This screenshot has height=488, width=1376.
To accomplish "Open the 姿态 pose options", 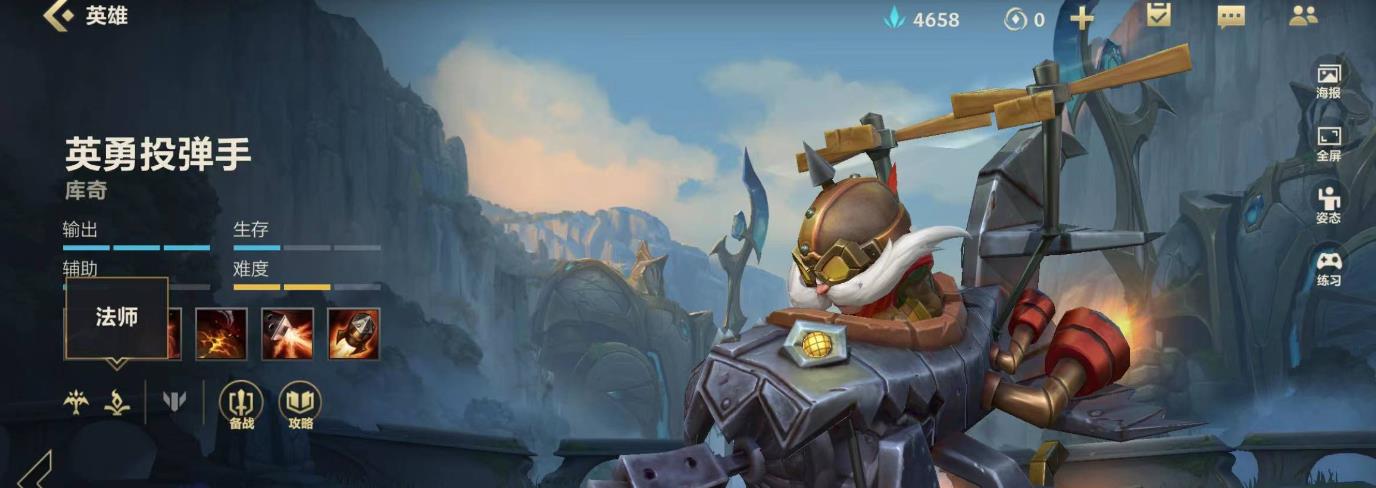I will [1328, 205].
